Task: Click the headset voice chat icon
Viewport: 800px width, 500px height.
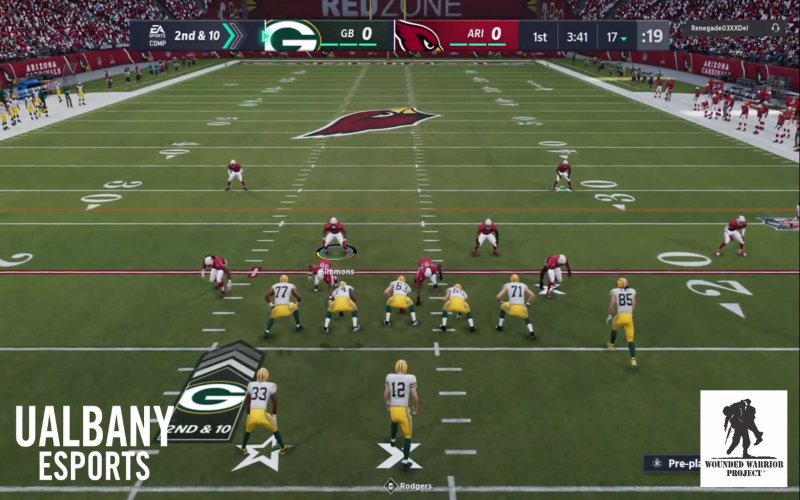Action: [x=776, y=28]
